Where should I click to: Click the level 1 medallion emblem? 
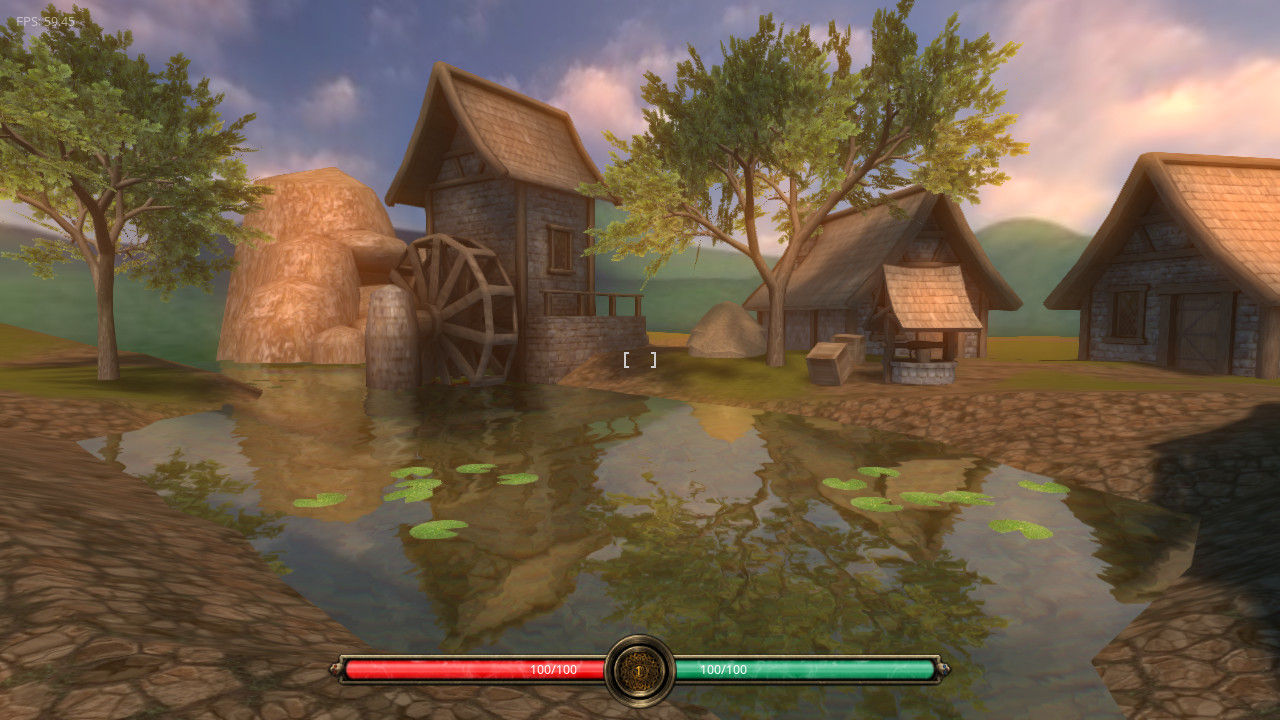click(640, 670)
